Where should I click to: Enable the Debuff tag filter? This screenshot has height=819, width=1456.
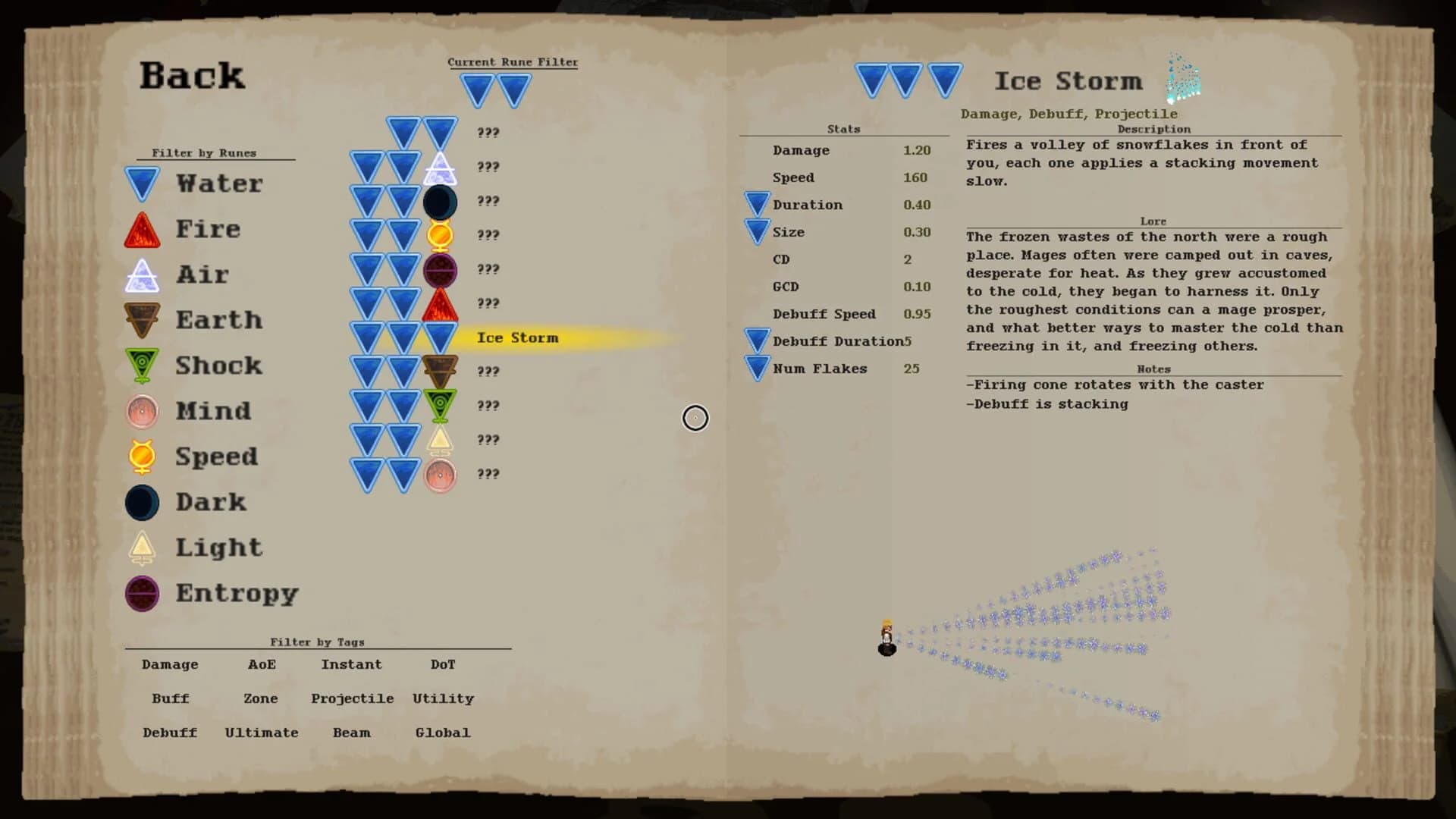click(168, 733)
